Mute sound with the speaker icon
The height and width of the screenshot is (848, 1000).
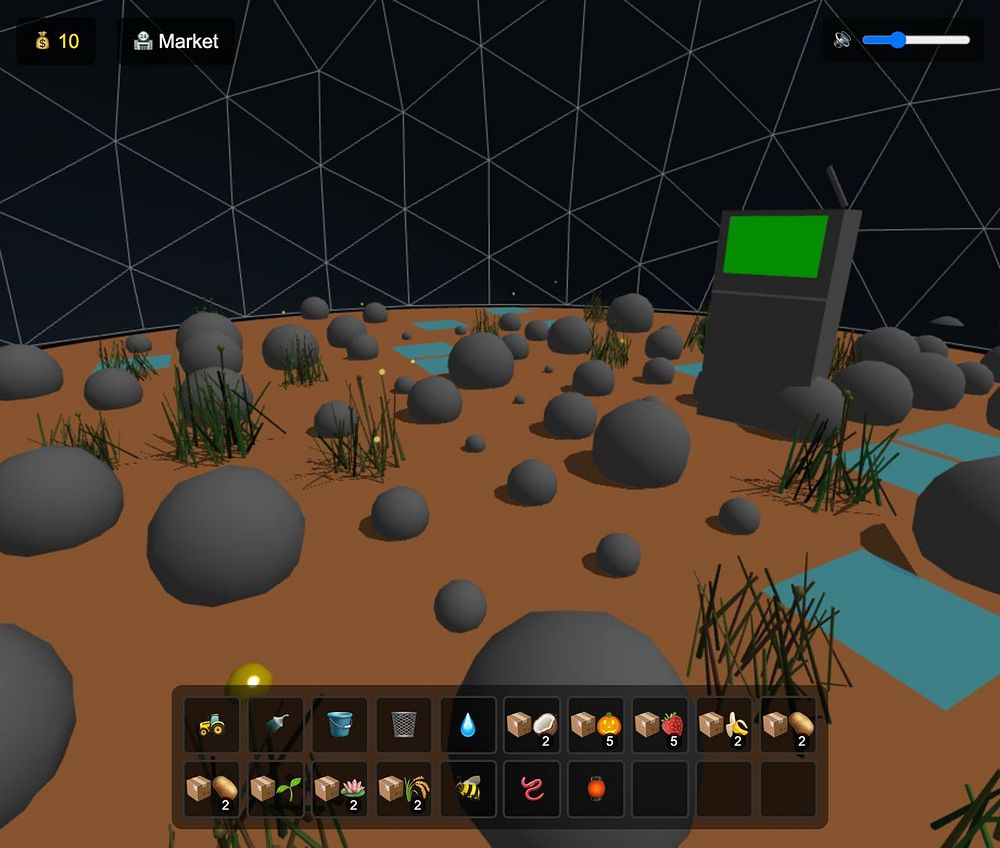(842, 40)
